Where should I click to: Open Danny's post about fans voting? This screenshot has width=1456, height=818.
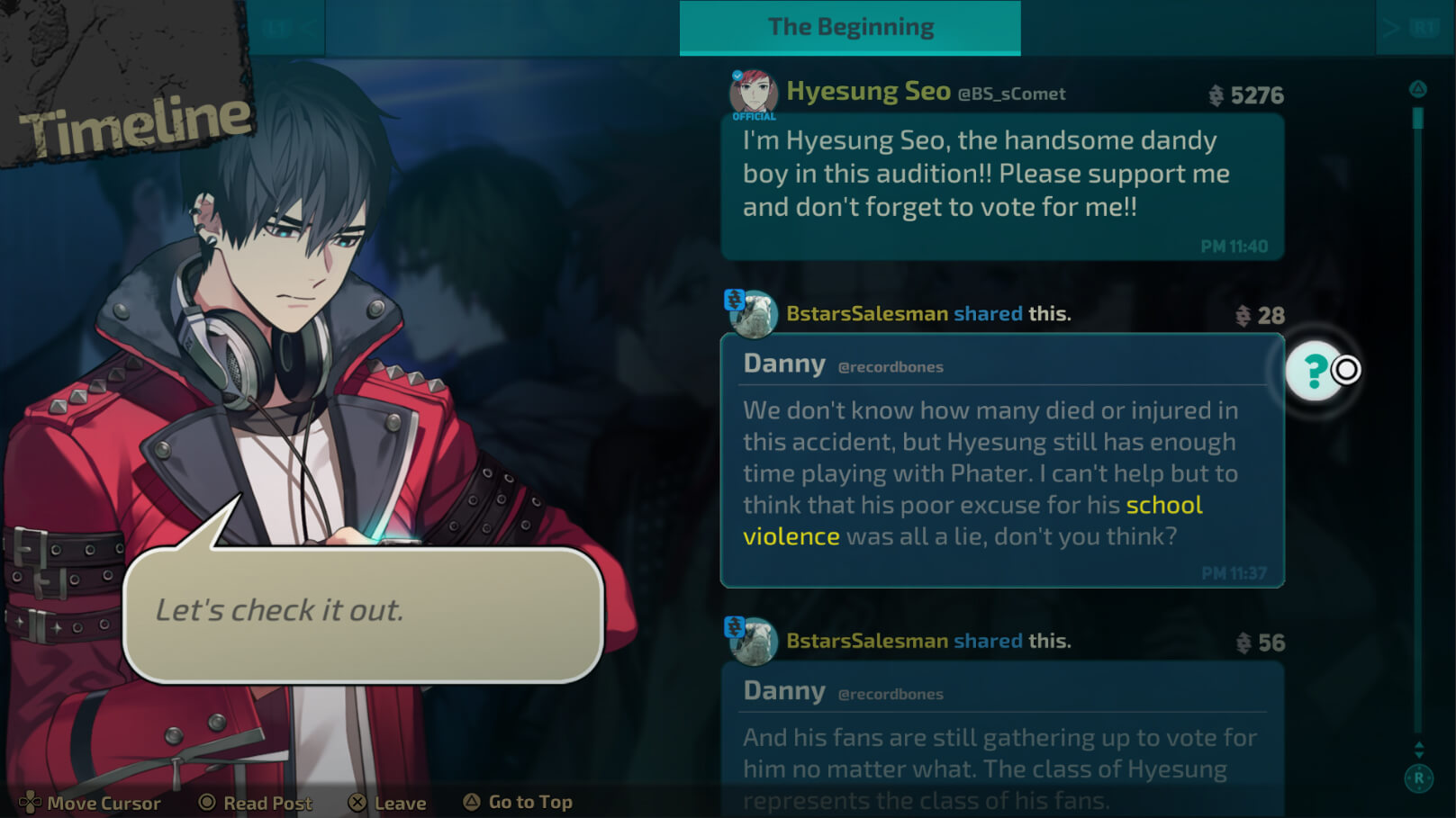[1002, 740]
